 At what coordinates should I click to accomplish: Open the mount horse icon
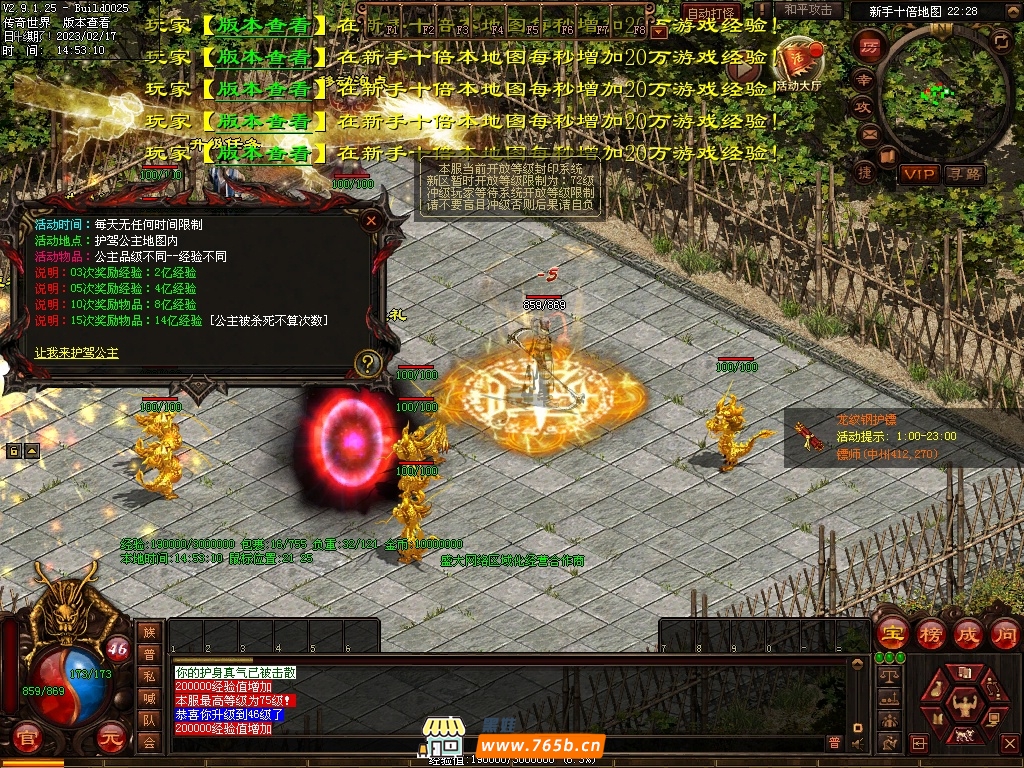tap(961, 737)
